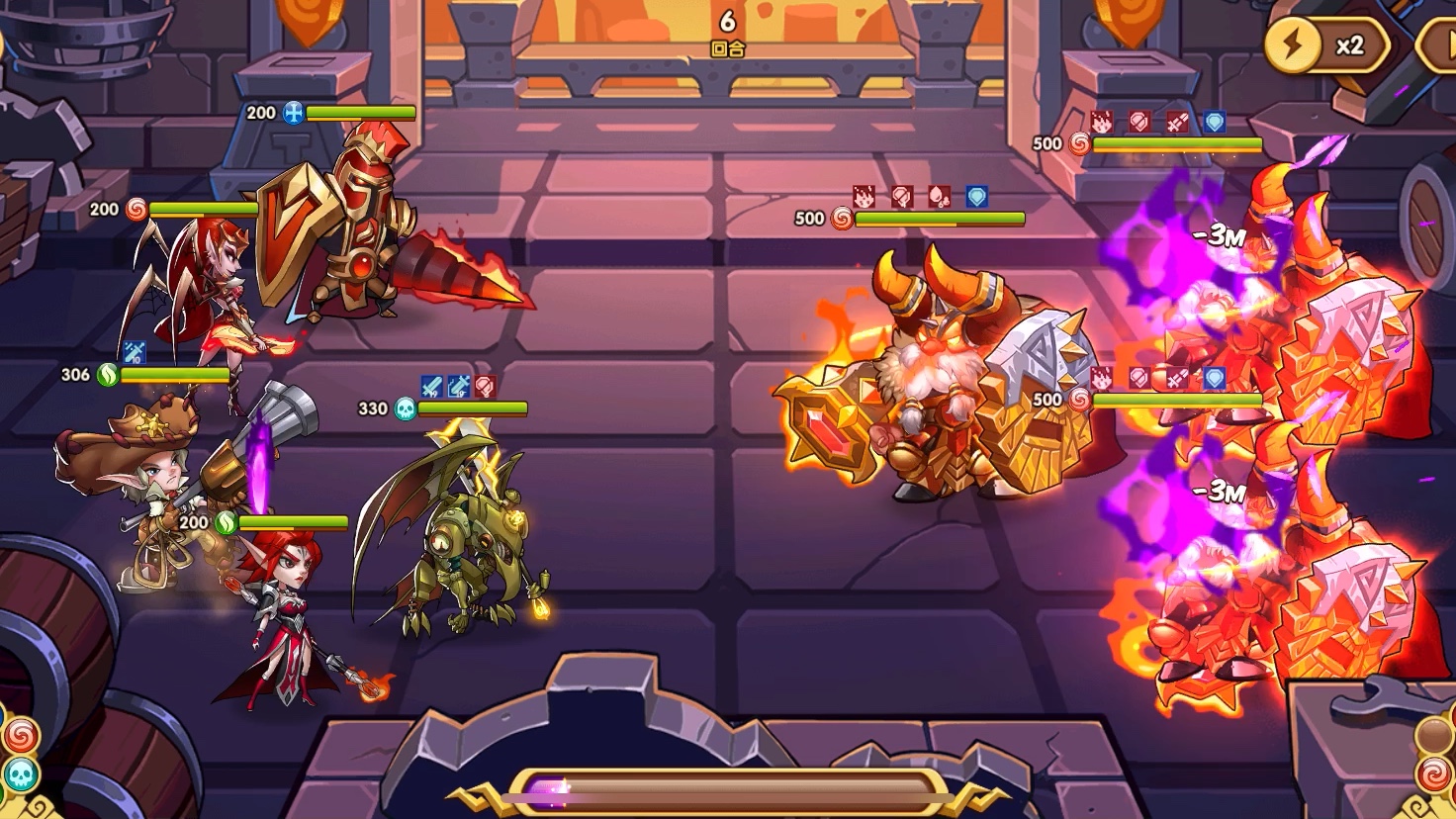Click the skip battle arrow button
Image resolution: width=1456 pixels, height=819 pixels.
point(1439,45)
